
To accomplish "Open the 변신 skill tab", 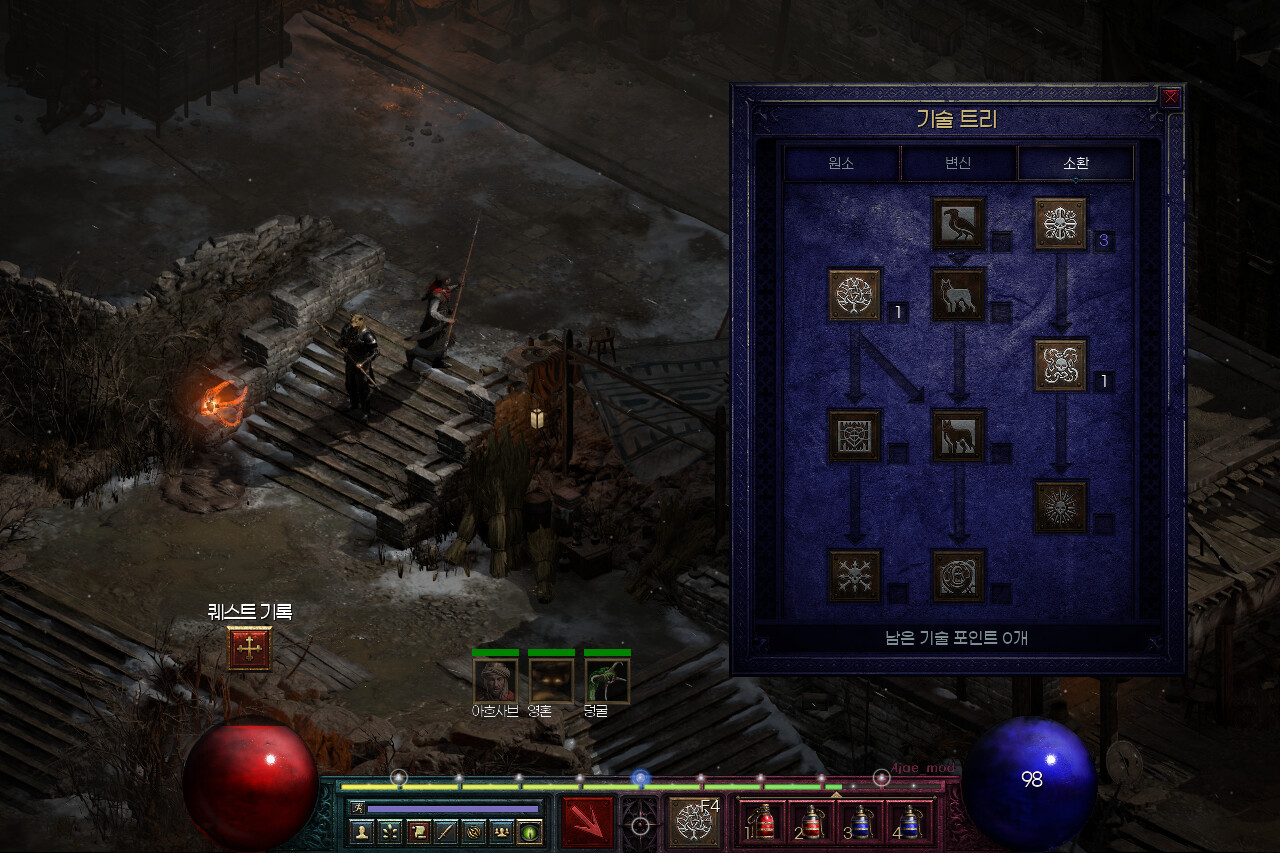I will 958,164.
